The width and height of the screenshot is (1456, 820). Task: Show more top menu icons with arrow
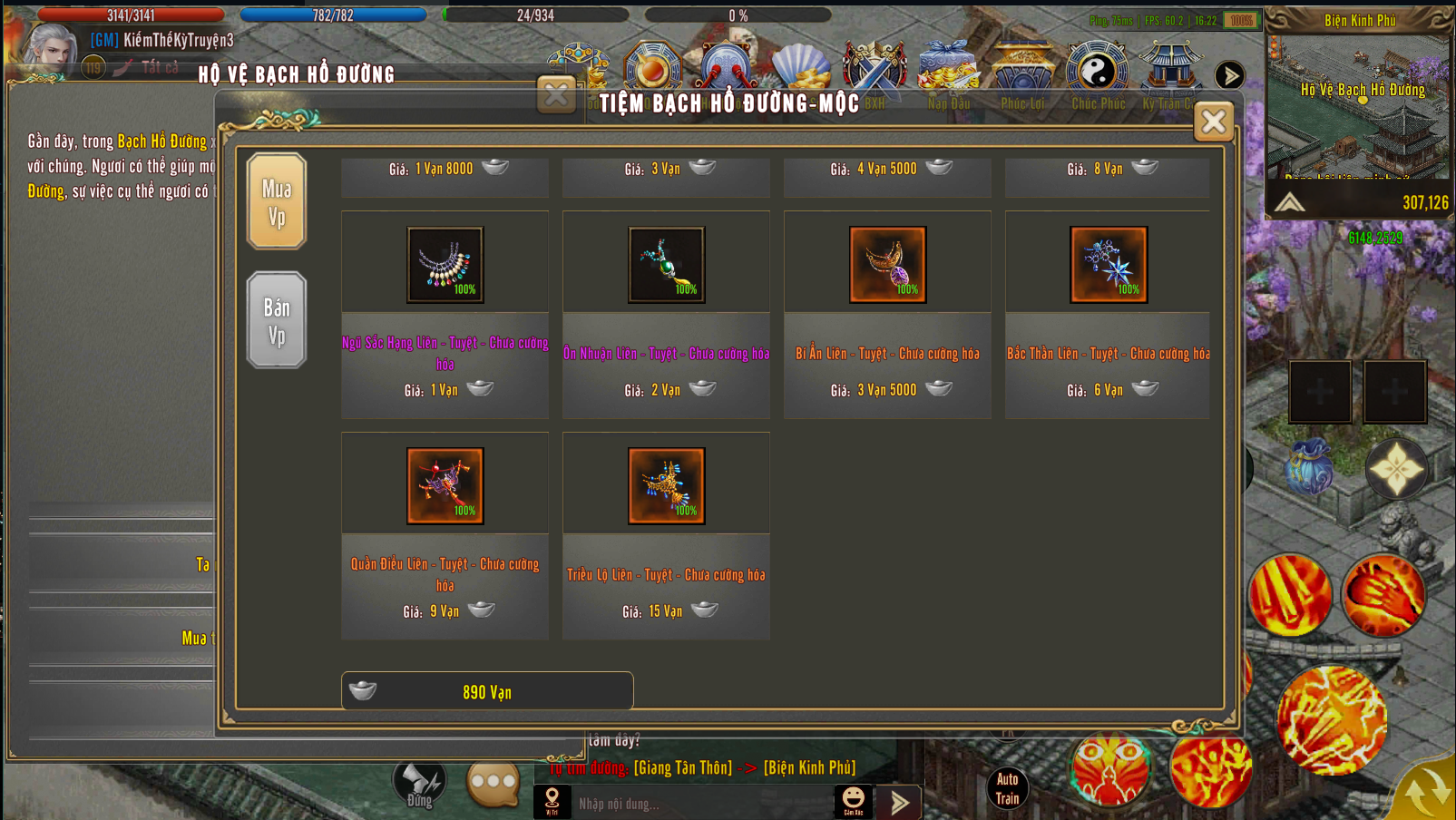point(1229,75)
